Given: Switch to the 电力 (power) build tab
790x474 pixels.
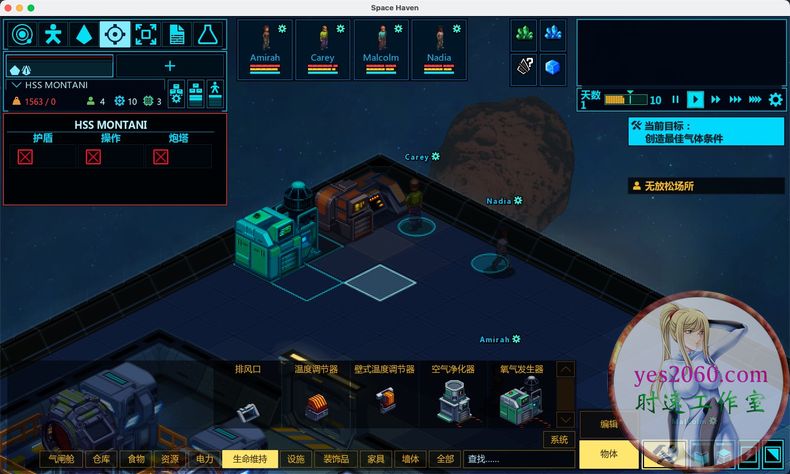Looking at the screenshot, I should [204, 459].
